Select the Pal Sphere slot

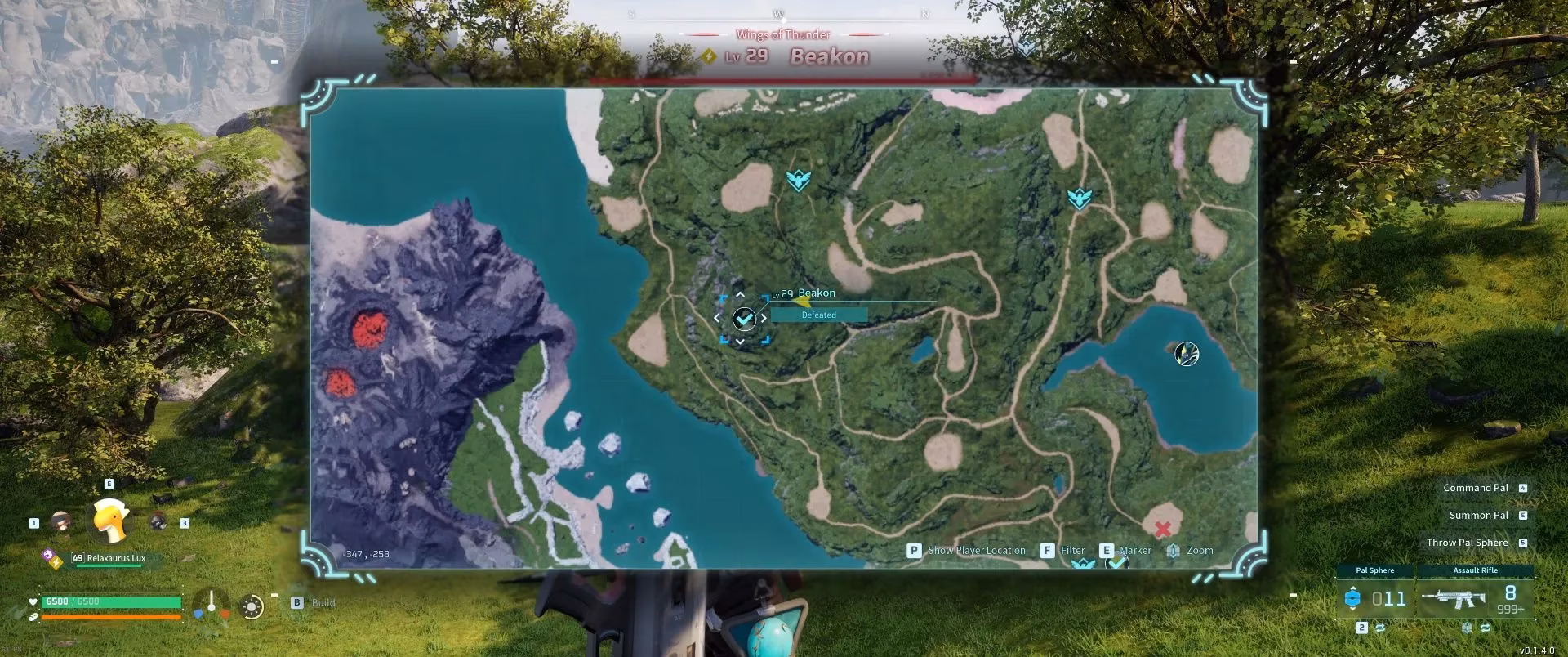click(x=1375, y=599)
